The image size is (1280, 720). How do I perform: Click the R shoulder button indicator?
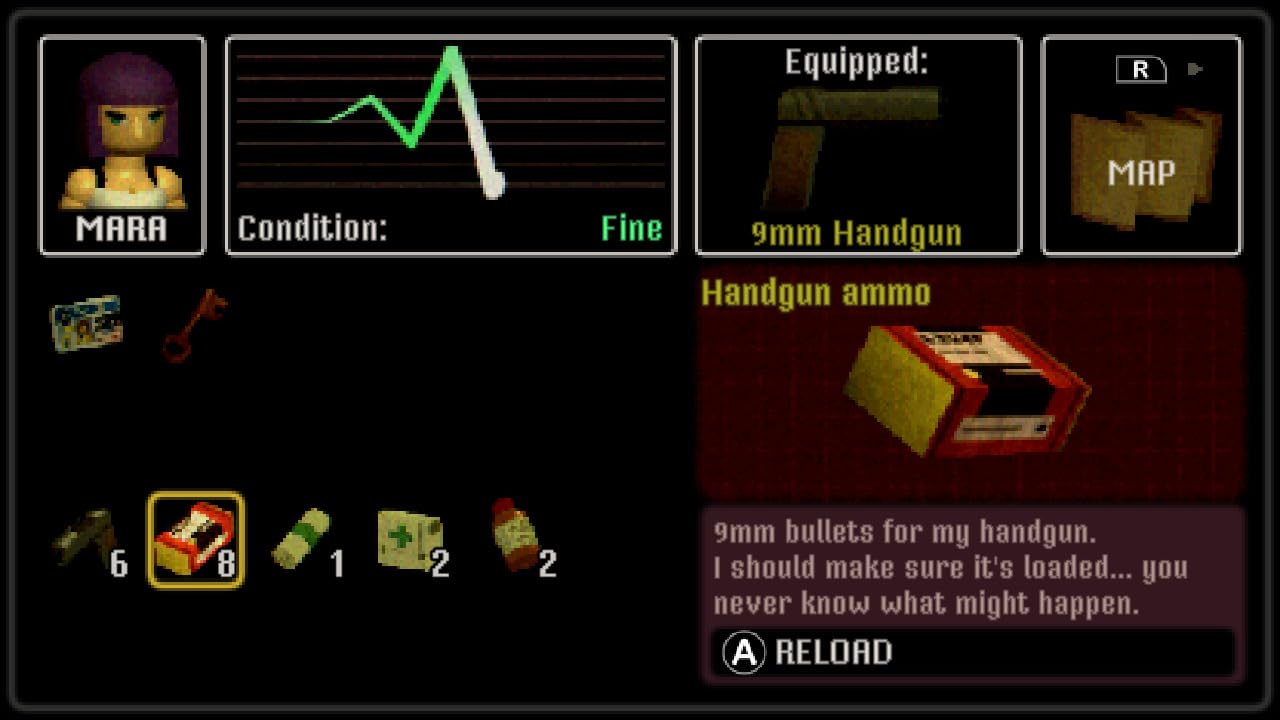[x=1140, y=68]
